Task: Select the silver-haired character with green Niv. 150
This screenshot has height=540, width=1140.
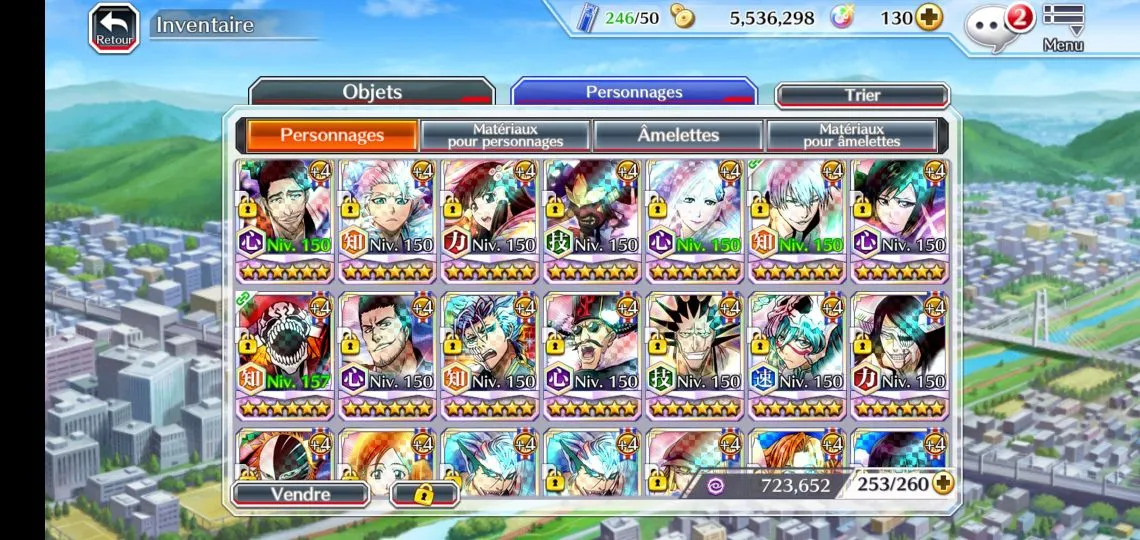Action: (x=796, y=219)
